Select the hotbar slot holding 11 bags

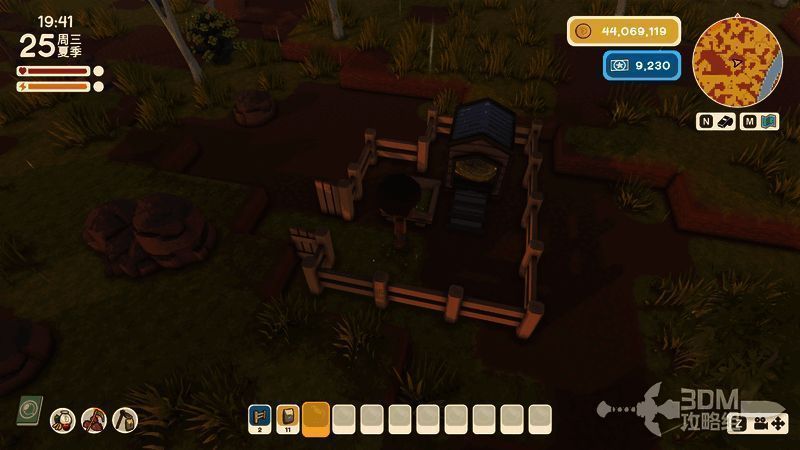click(288, 416)
